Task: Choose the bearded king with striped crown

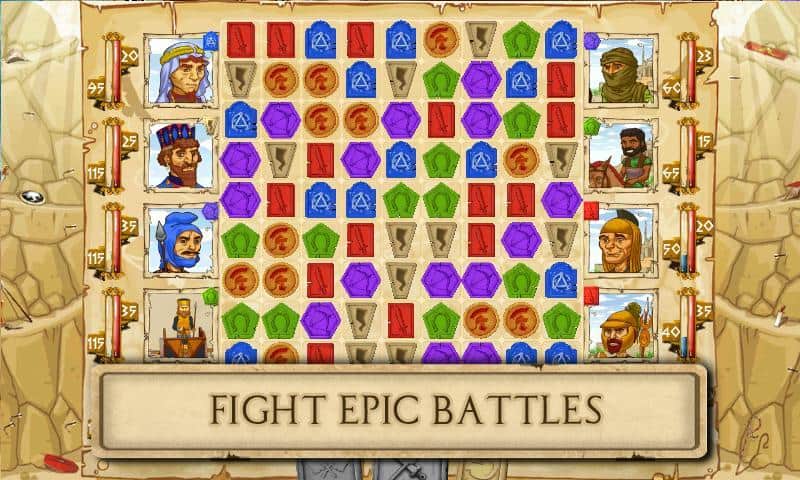Action: point(180,155)
